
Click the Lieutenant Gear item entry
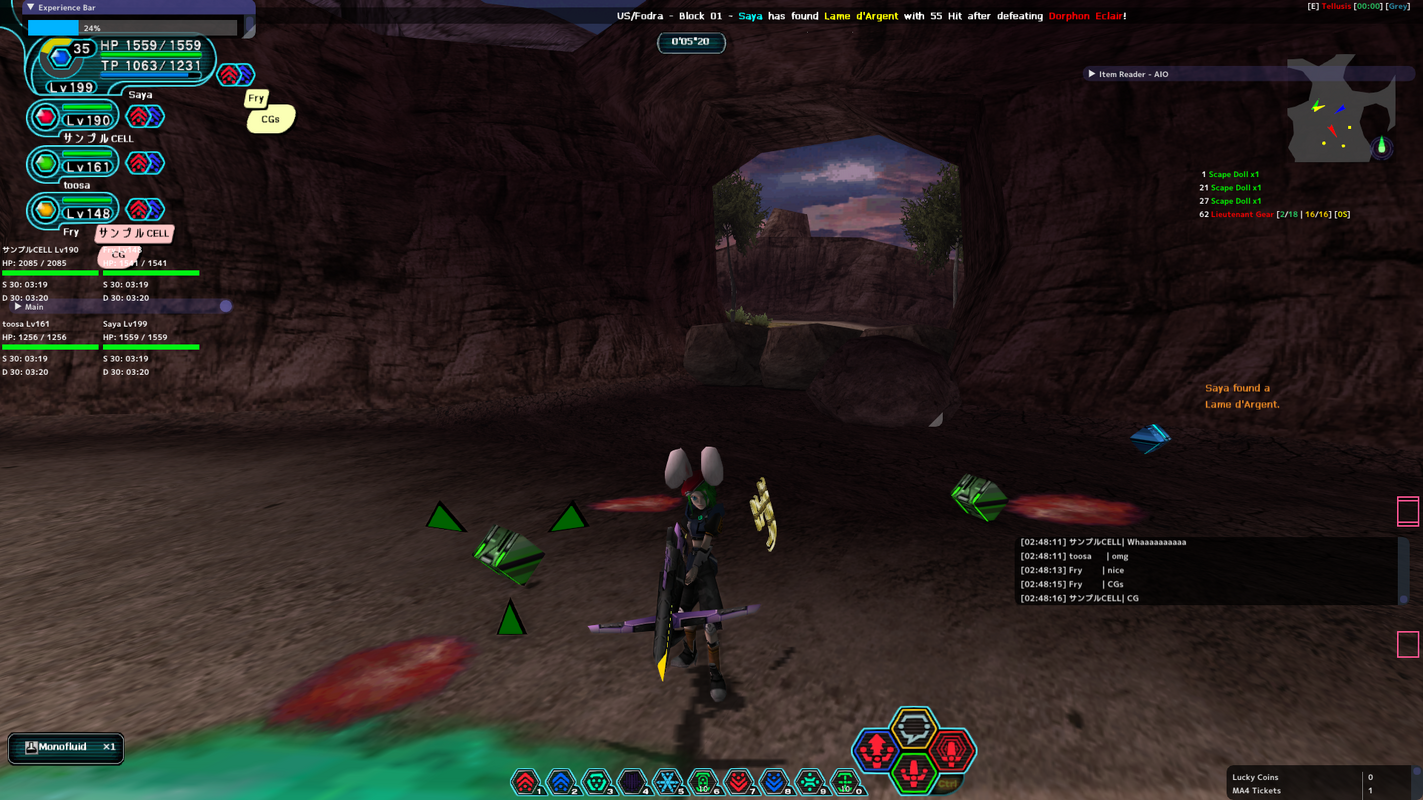[1242, 214]
